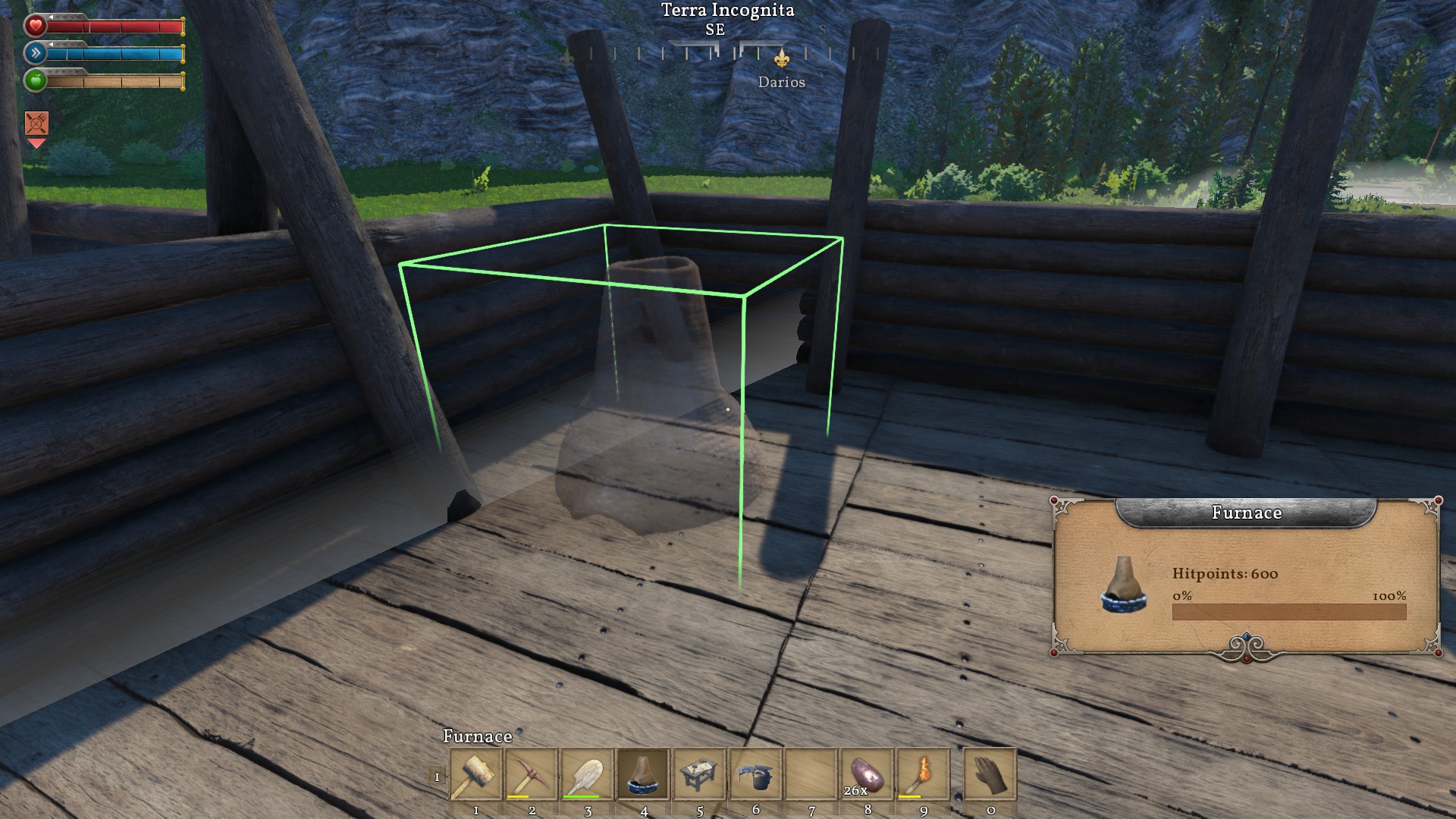Choose the shovel in the hotbar
The height and width of the screenshot is (819, 1456).
click(588, 774)
